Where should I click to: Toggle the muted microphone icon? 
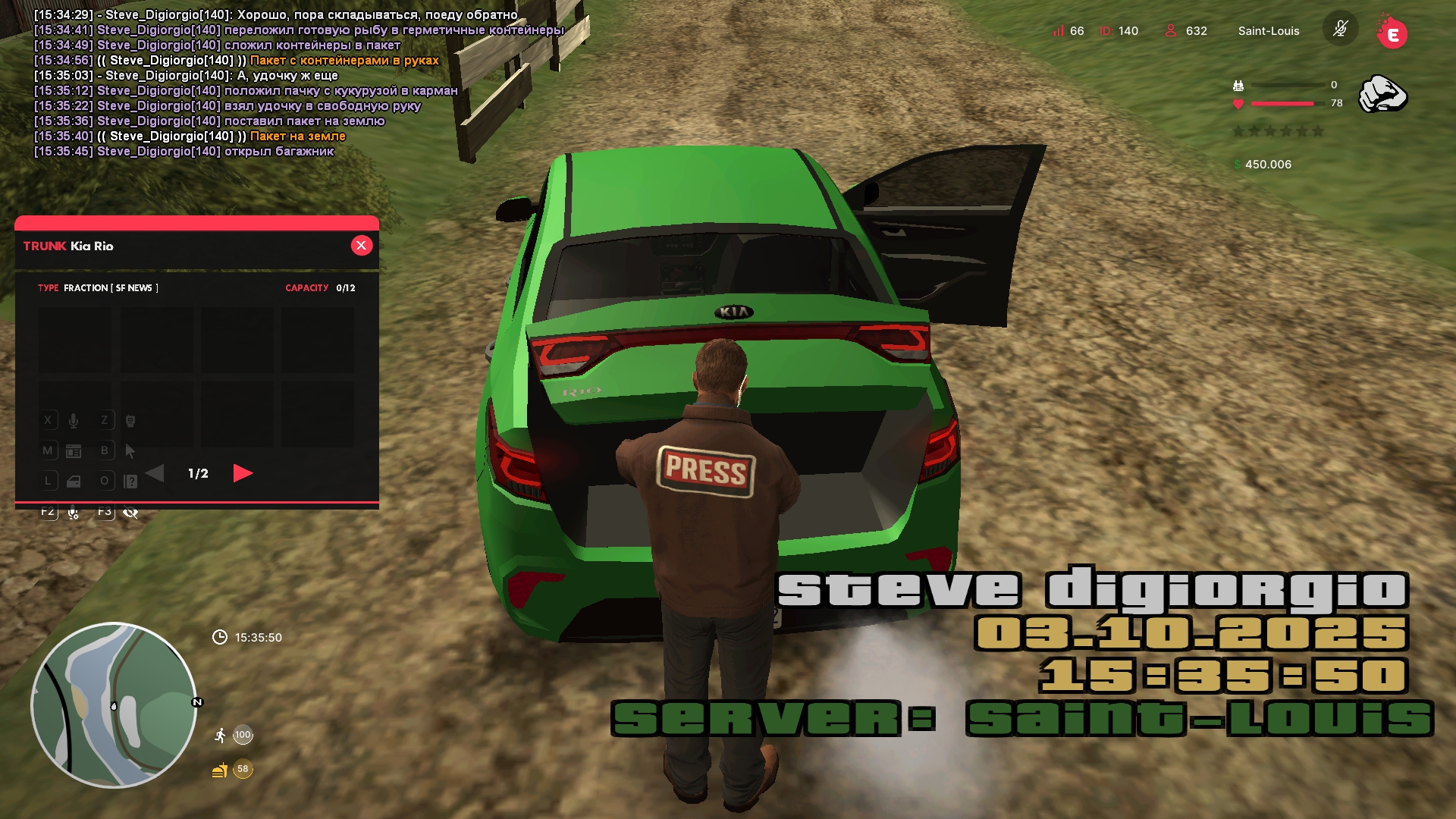pyautogui.click(x=1340, y=30)
